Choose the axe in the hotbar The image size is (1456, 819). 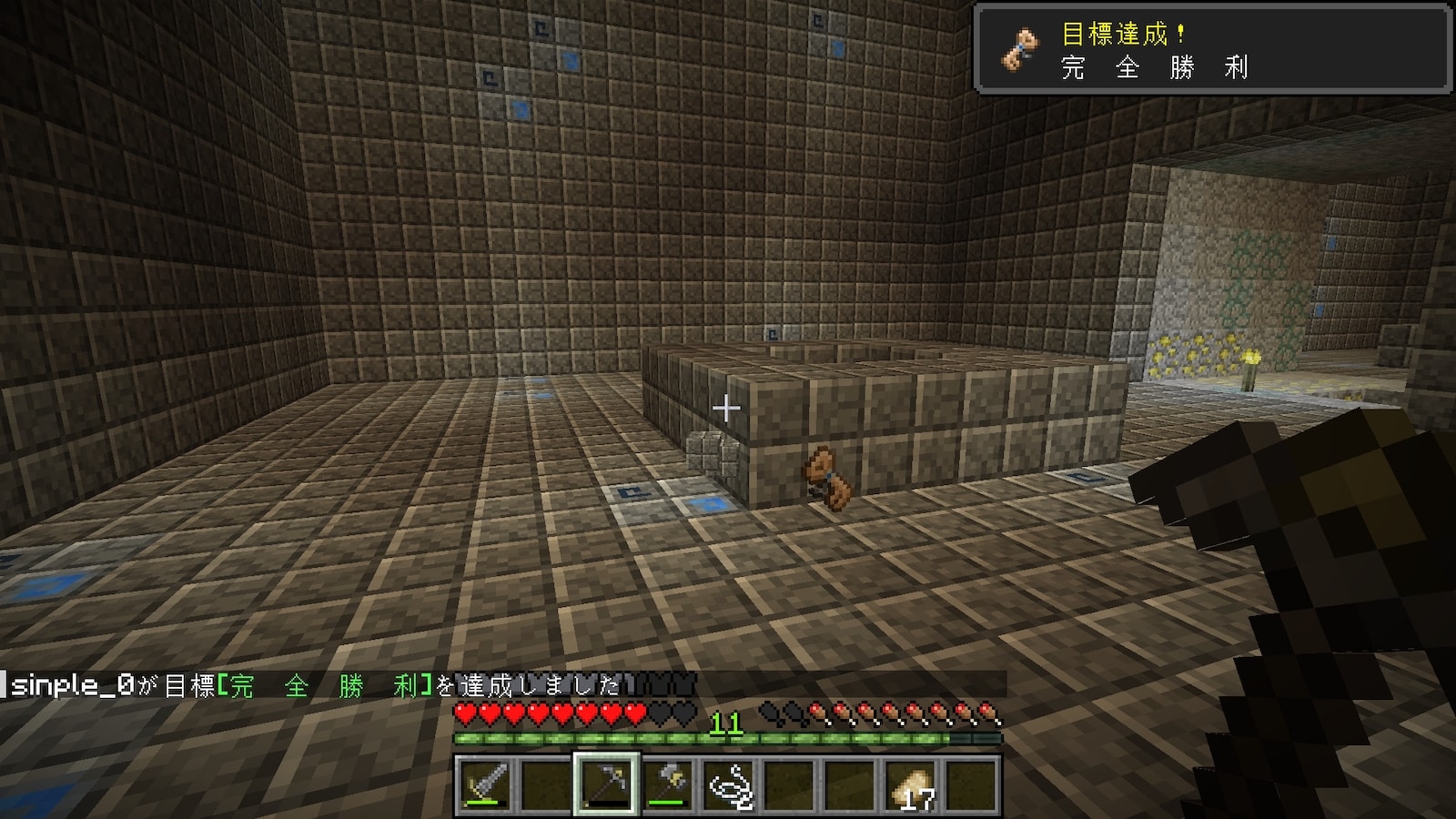click(667, 784)
